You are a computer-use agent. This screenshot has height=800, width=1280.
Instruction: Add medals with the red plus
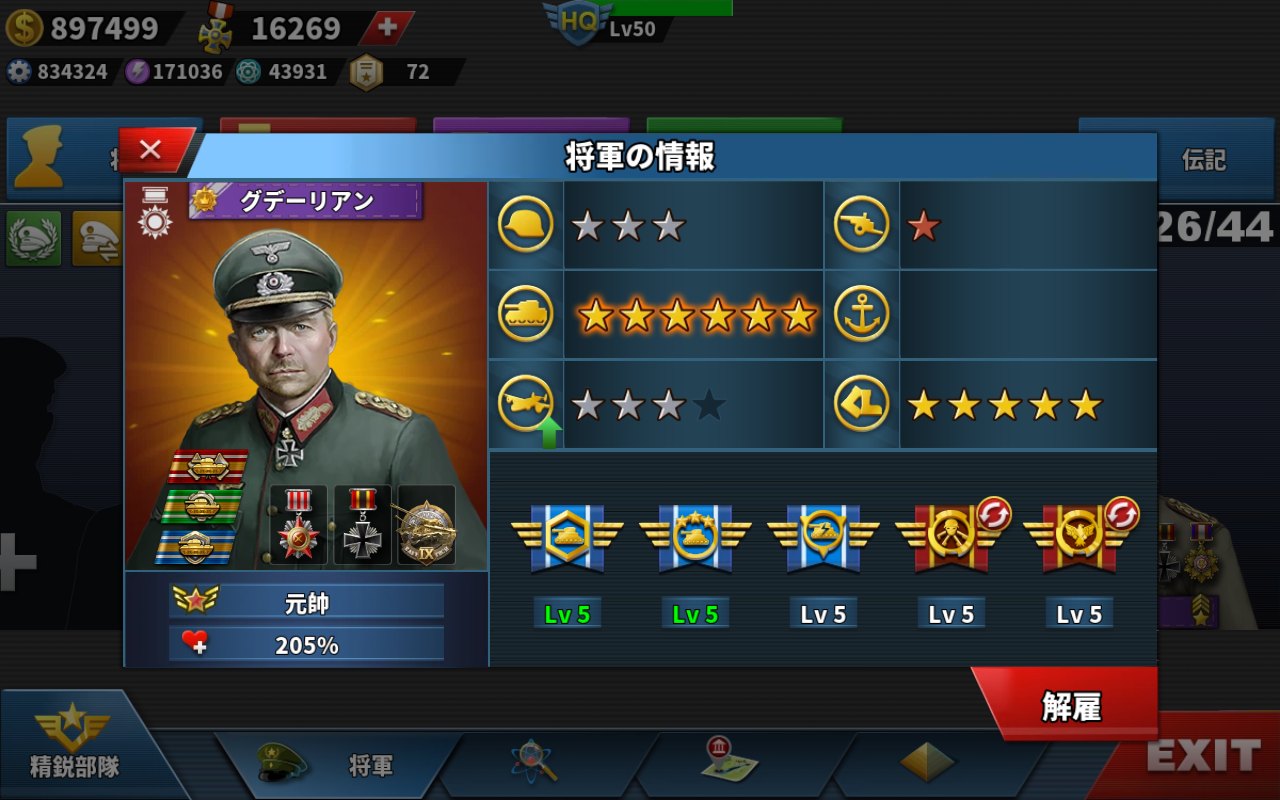coord(386,27)
